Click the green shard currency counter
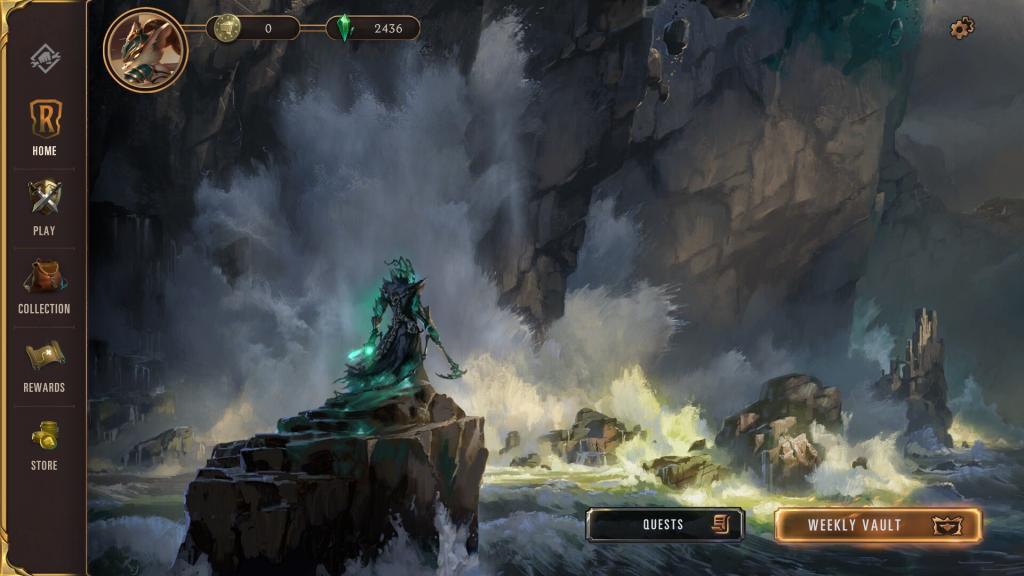1024x576 pixels. pos(373,28)
